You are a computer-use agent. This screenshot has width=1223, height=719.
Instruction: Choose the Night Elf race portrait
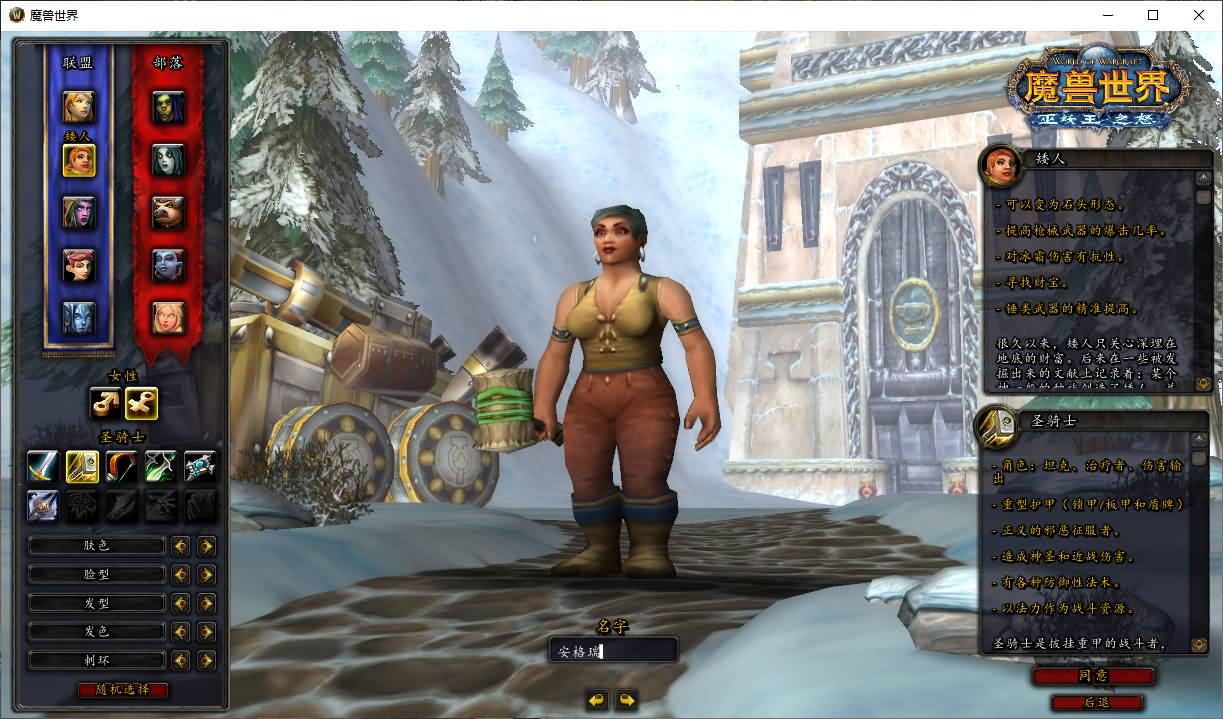(x=79, y=213)
